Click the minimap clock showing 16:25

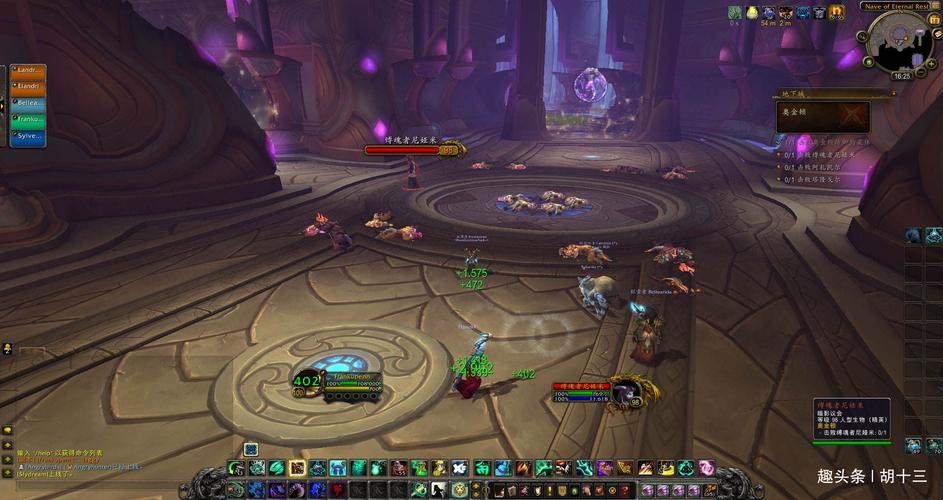click(902, 77)
